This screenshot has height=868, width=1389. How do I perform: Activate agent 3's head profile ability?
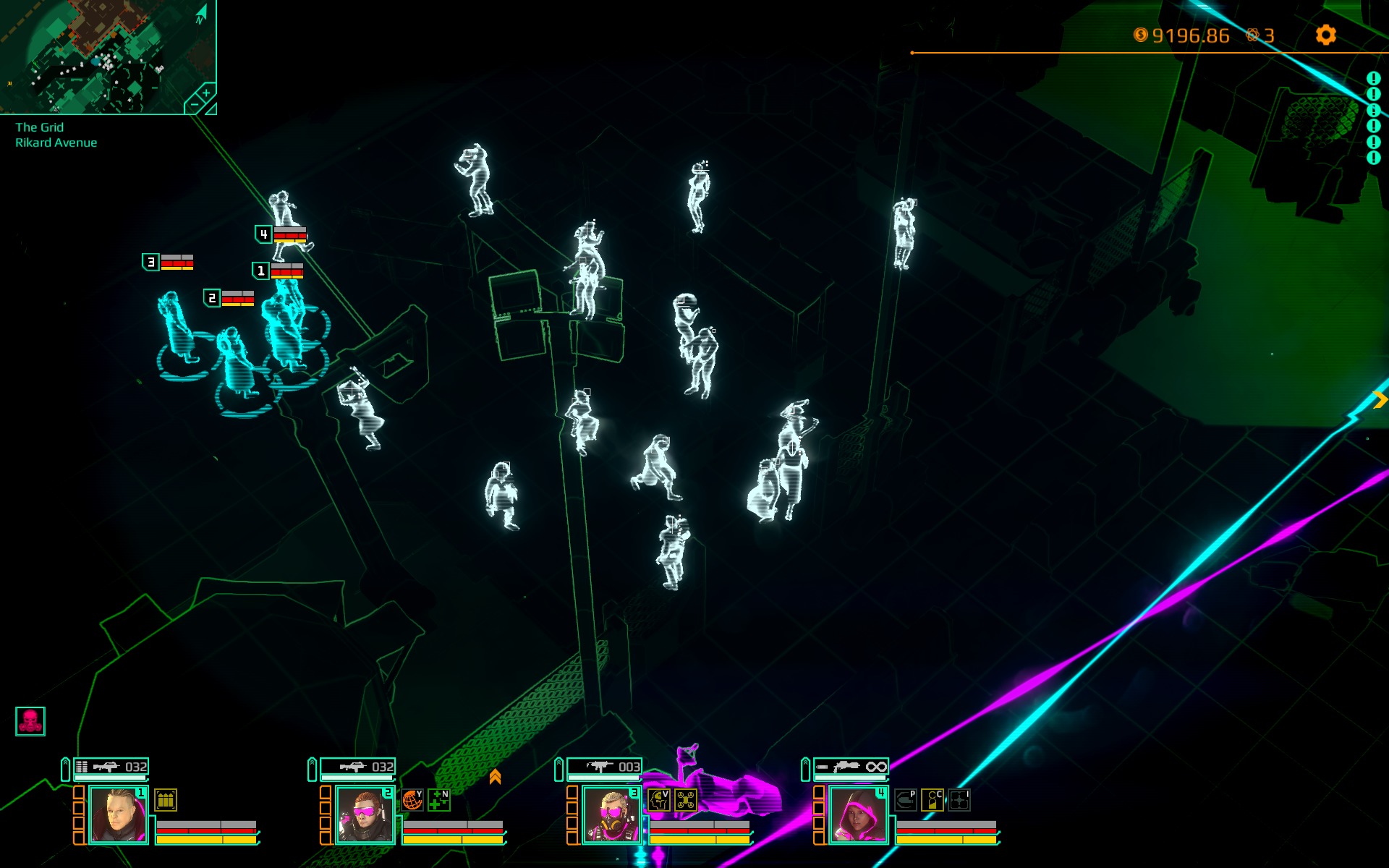tap(659, 800)
